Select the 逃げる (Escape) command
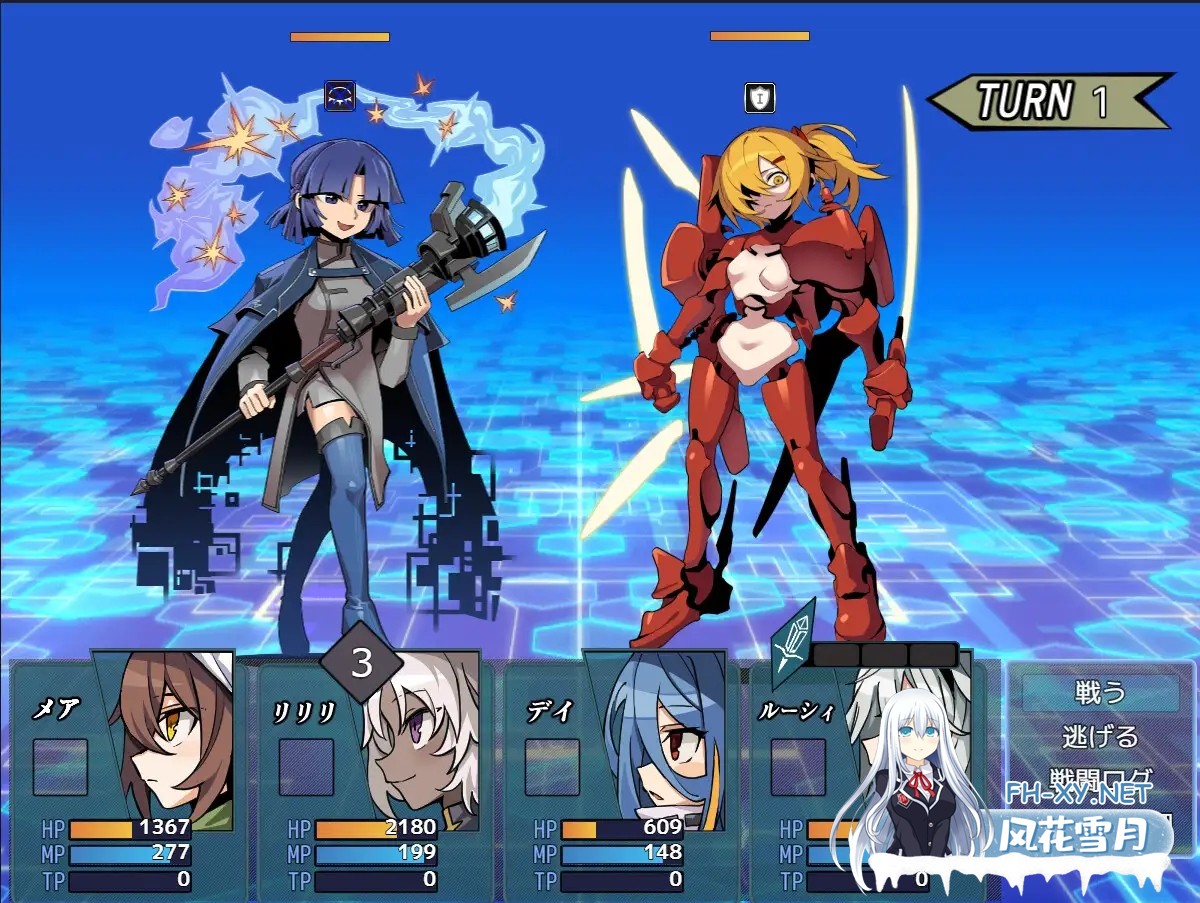 [x=1099, y=737]
